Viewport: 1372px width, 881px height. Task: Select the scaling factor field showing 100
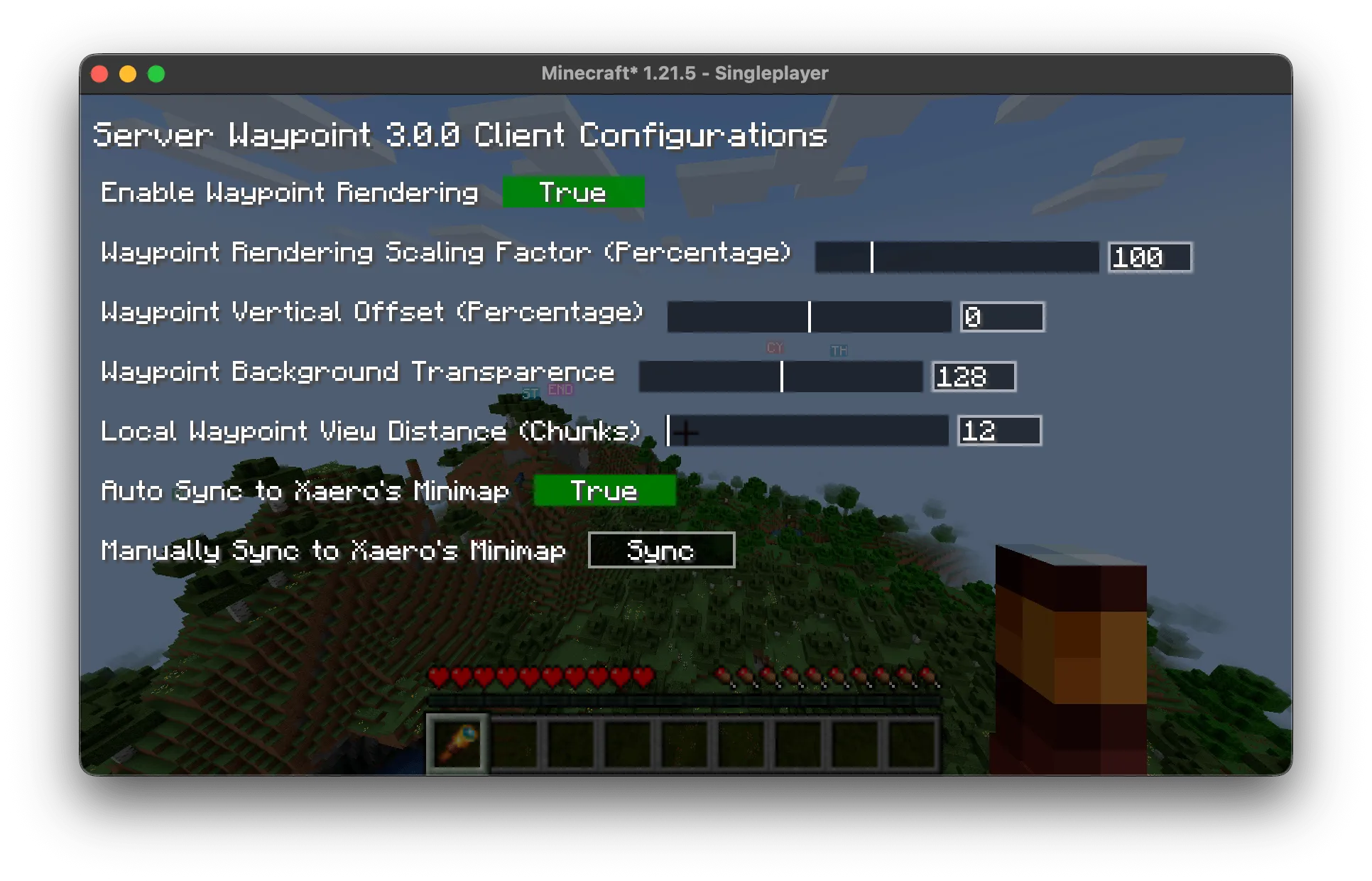point(1149,257)
